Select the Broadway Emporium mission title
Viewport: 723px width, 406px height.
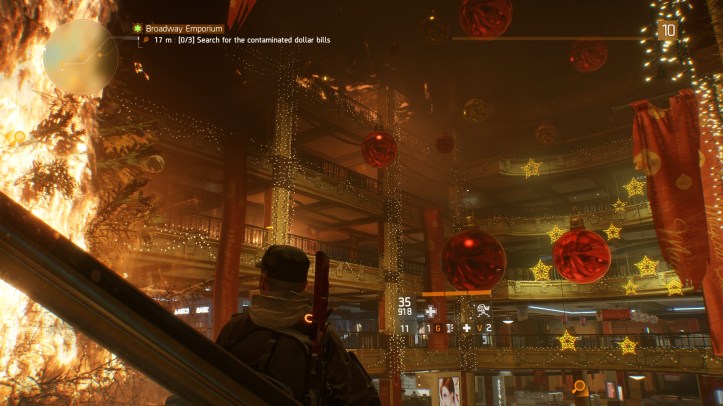184,29
